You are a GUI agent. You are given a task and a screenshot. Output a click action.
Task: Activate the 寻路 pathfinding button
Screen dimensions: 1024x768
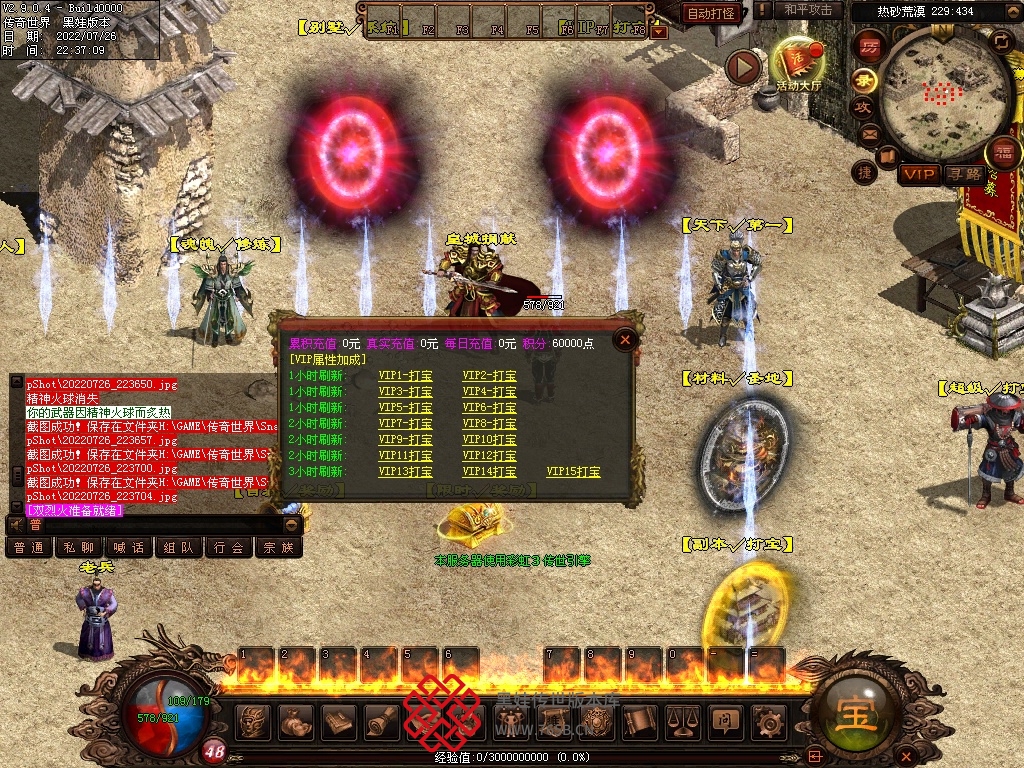[965, 174]
